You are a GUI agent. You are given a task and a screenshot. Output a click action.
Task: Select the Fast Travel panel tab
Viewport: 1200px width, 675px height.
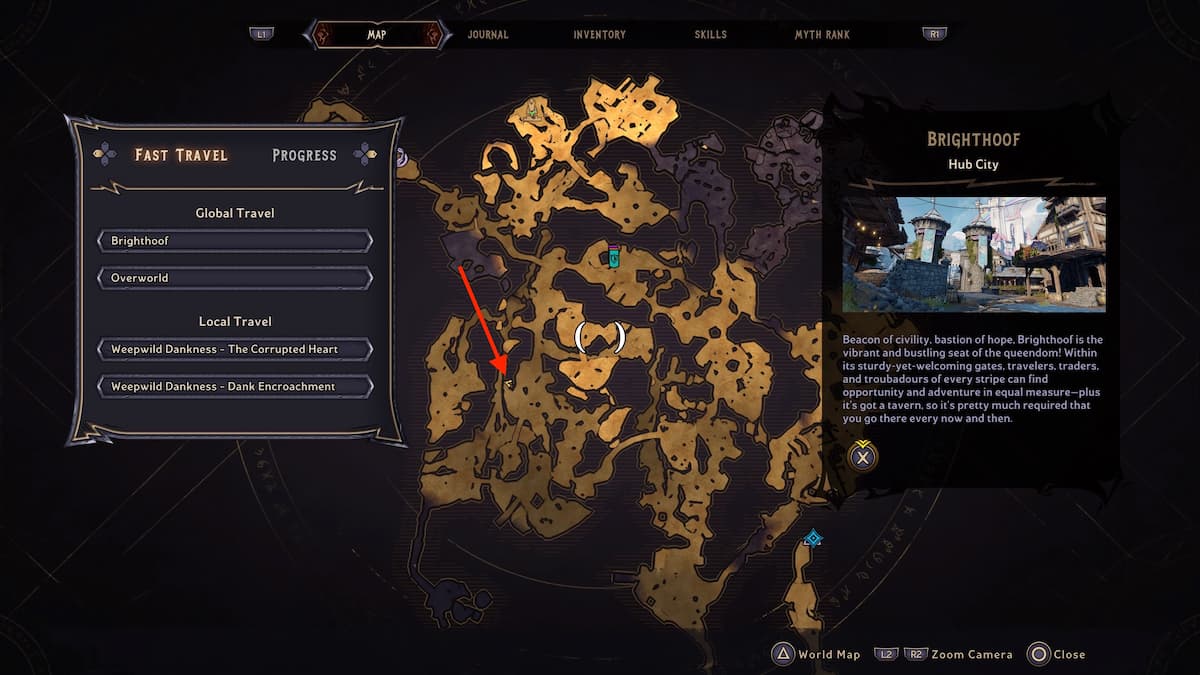(x=181, y=155)
